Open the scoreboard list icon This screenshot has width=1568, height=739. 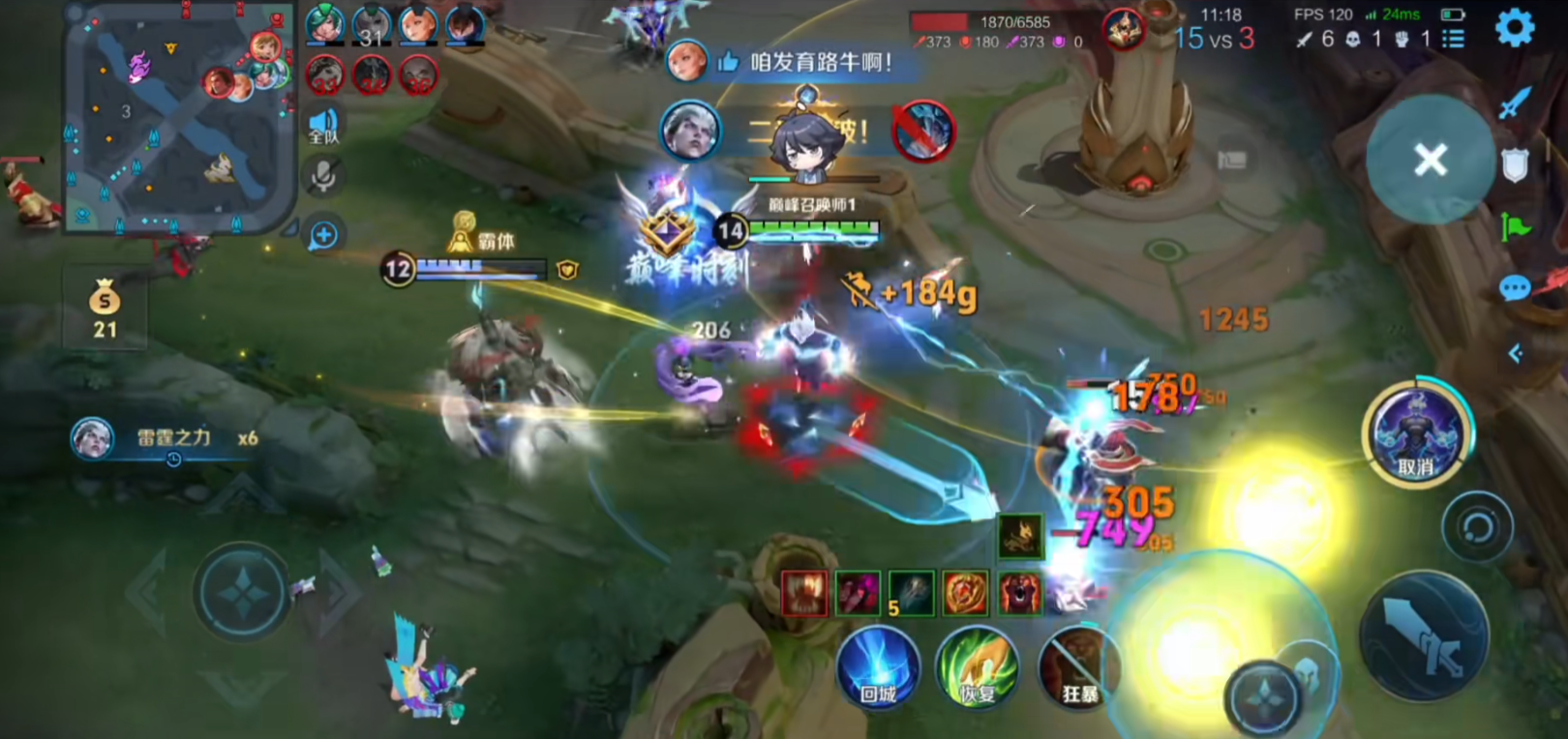[1453, 39]
